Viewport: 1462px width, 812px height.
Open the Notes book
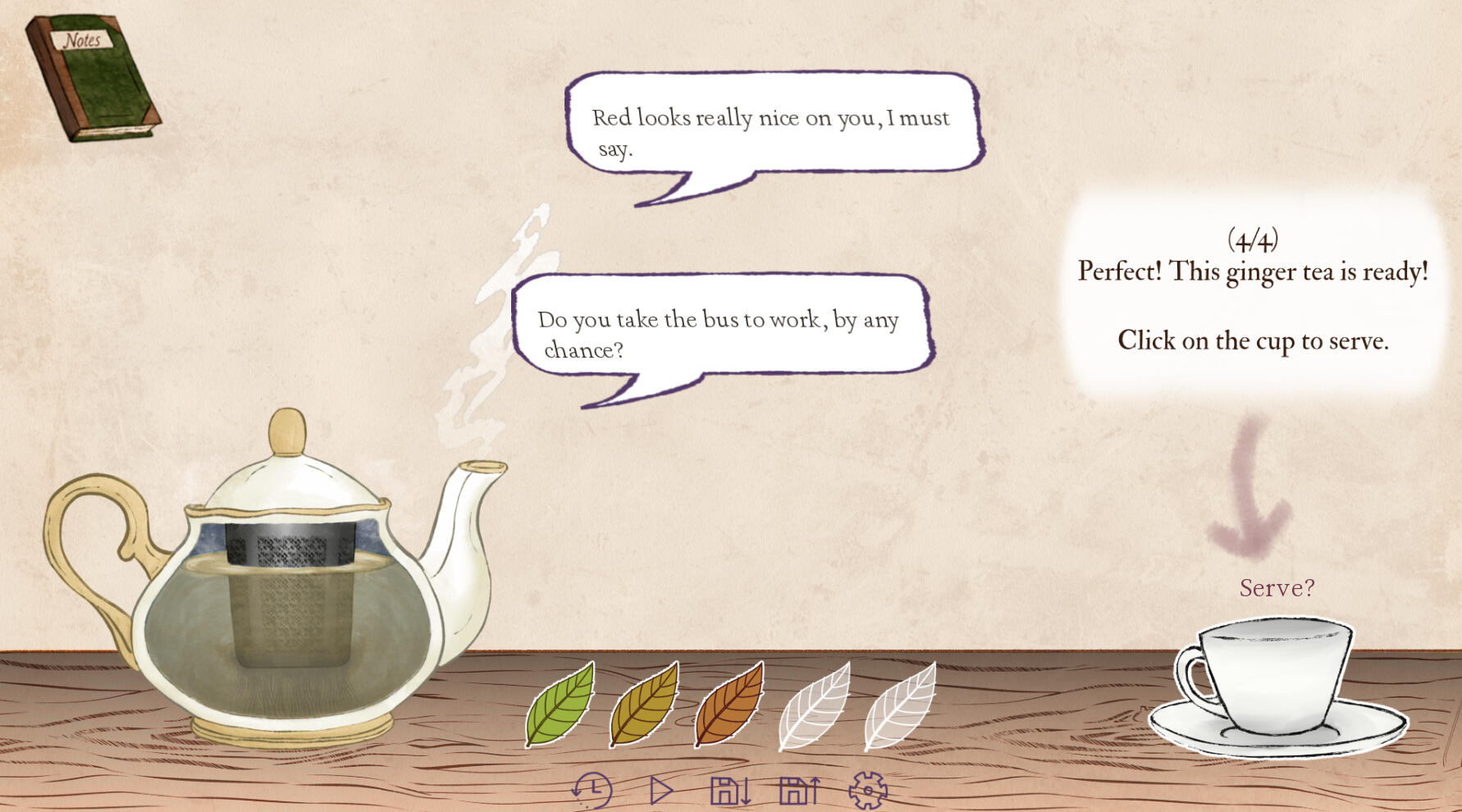92,78
